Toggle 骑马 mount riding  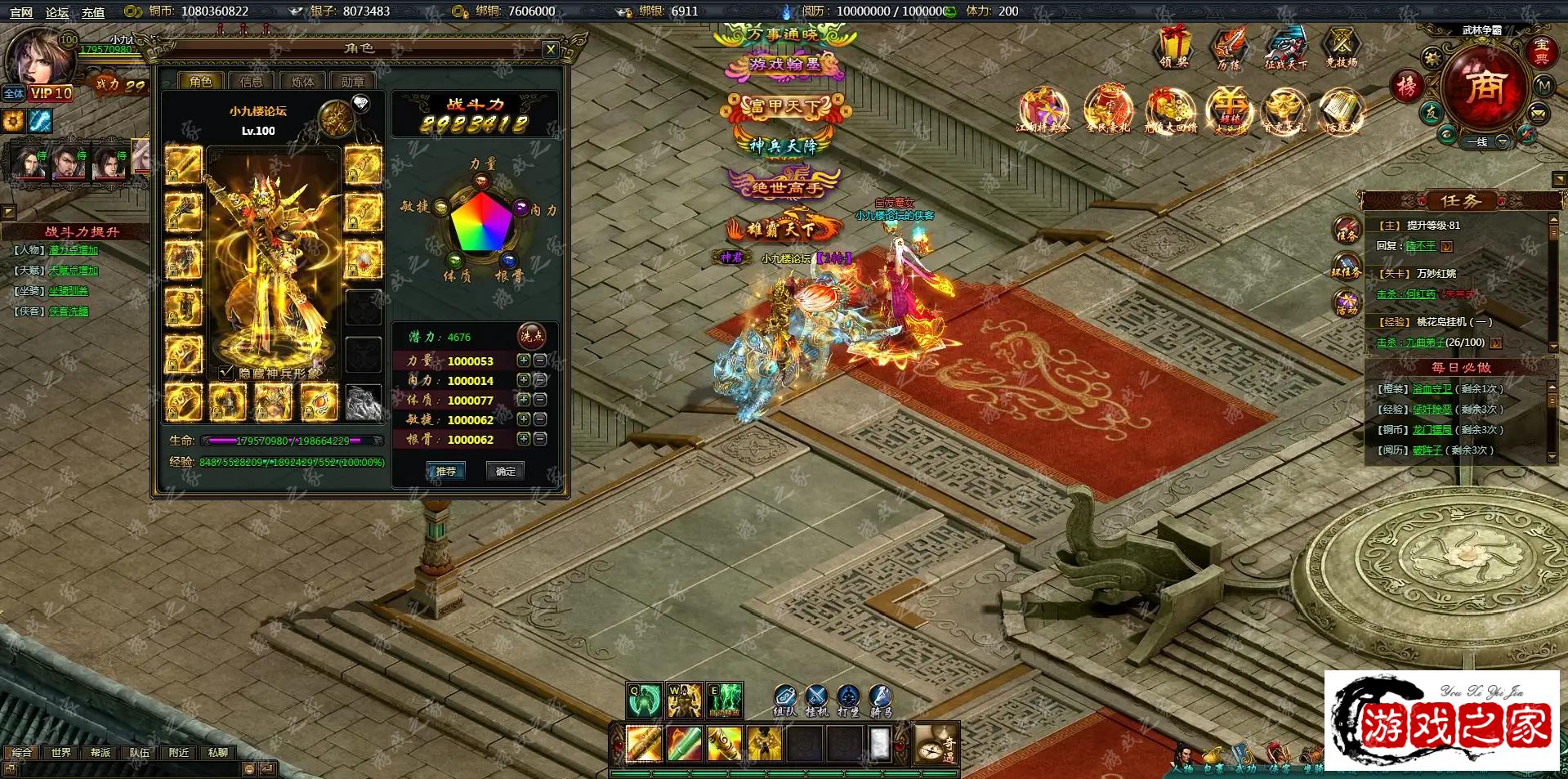[x=880, y=699]
